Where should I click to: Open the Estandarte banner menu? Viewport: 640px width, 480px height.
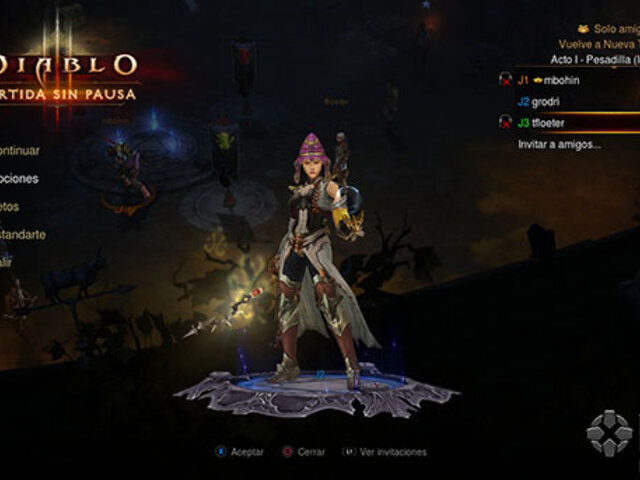click(22, 234)
